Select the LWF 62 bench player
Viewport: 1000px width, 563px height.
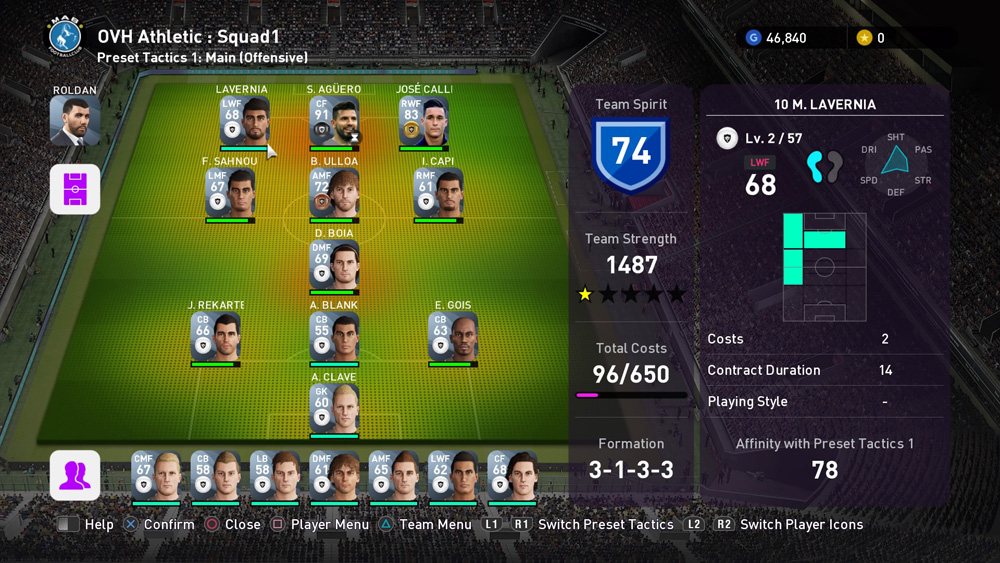[x=453, y=476]
